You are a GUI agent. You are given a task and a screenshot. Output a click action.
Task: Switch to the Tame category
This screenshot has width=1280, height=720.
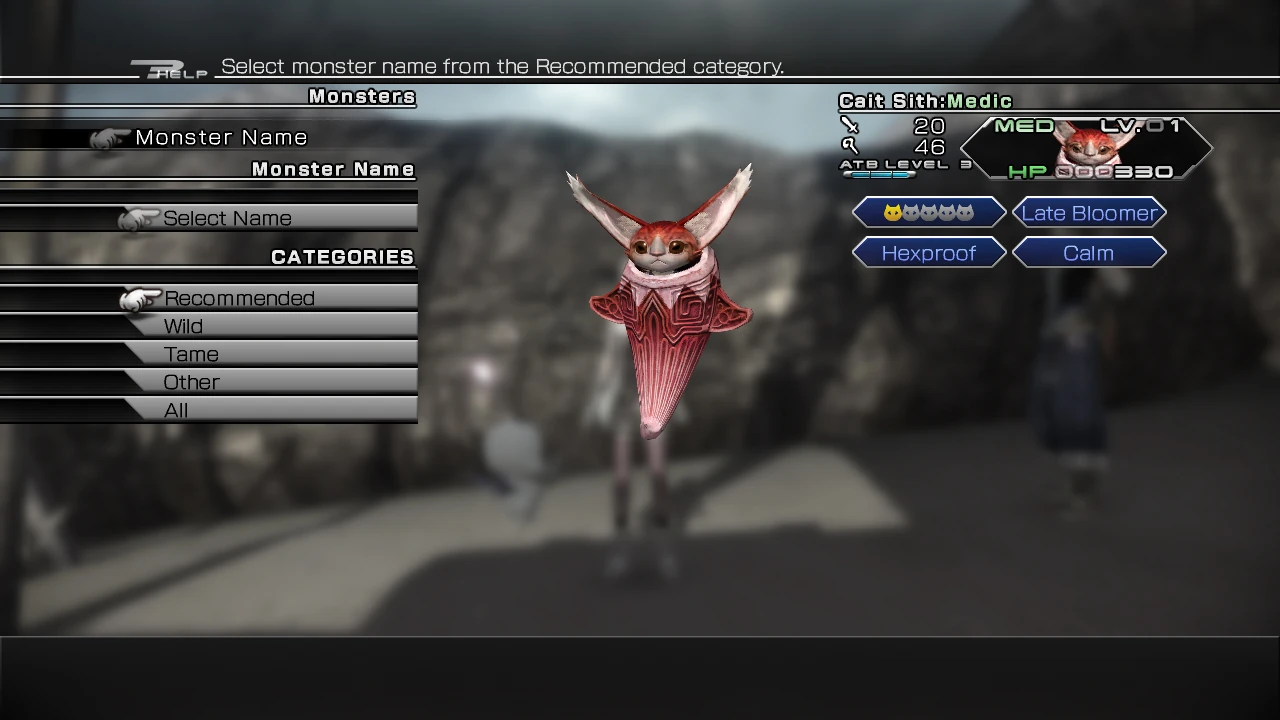(190, 354)
